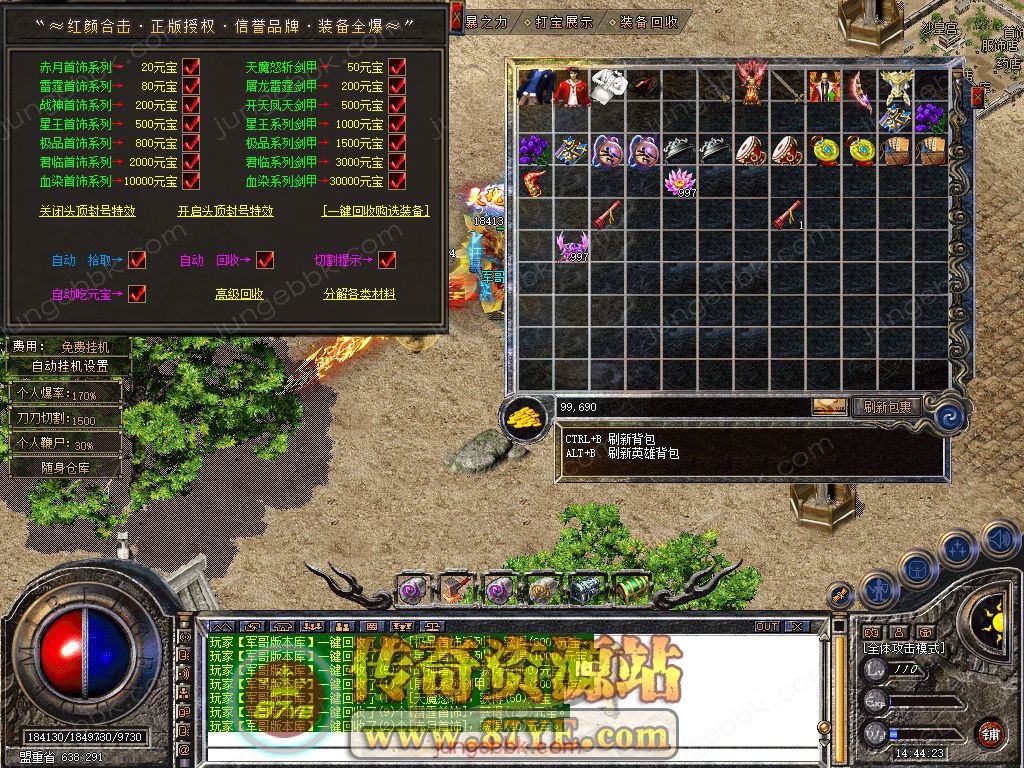Close the recycle settings panel
Screen dimensions: 1024x768
coord(456,17)
